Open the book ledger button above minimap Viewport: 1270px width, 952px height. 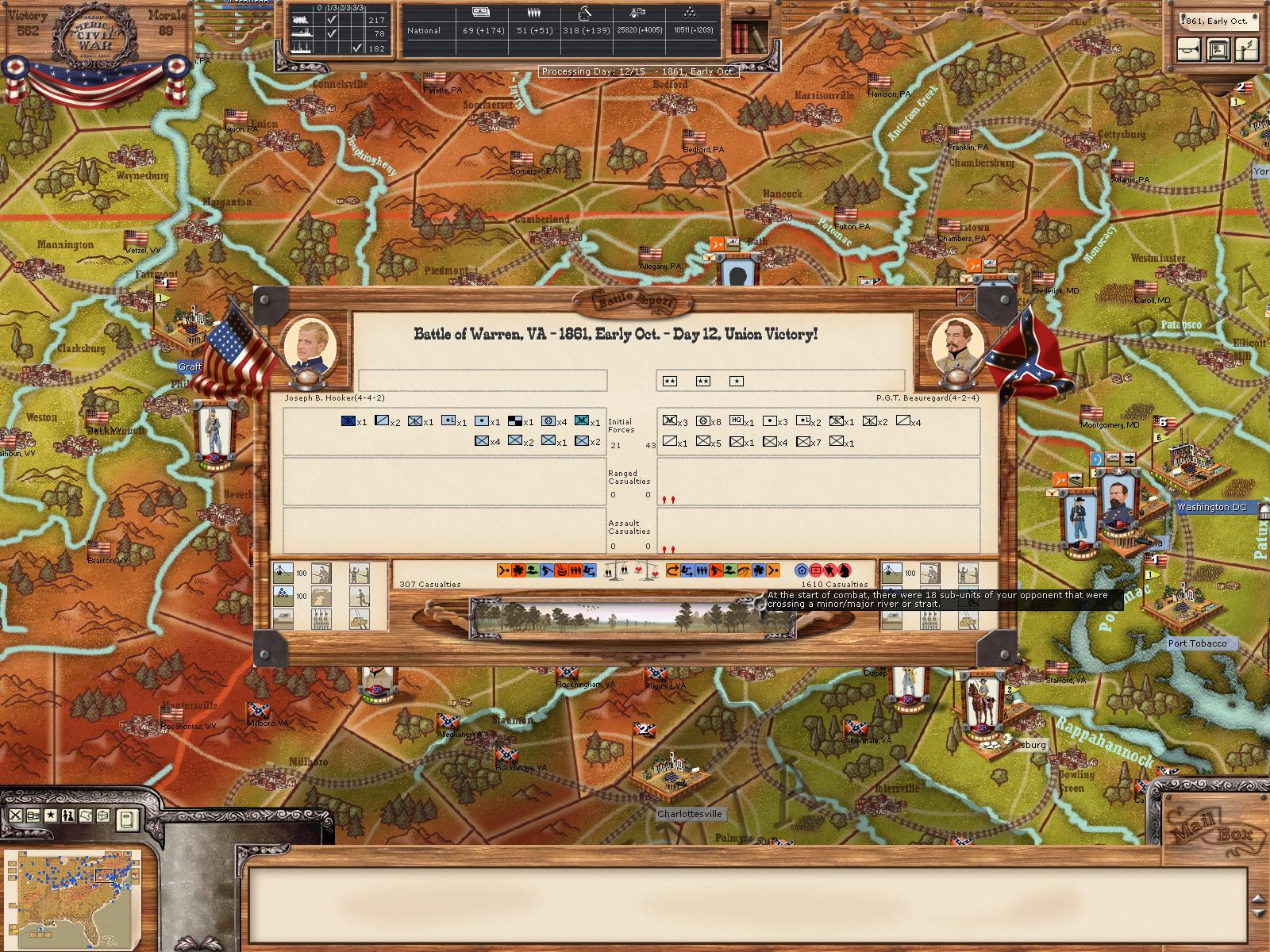pyautogui.click(x=128, y=819)
